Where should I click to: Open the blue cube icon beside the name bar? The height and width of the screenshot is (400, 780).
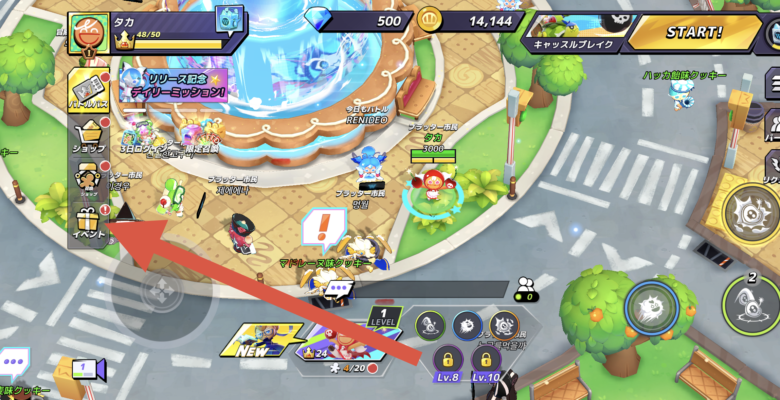(x=229, y=20)
